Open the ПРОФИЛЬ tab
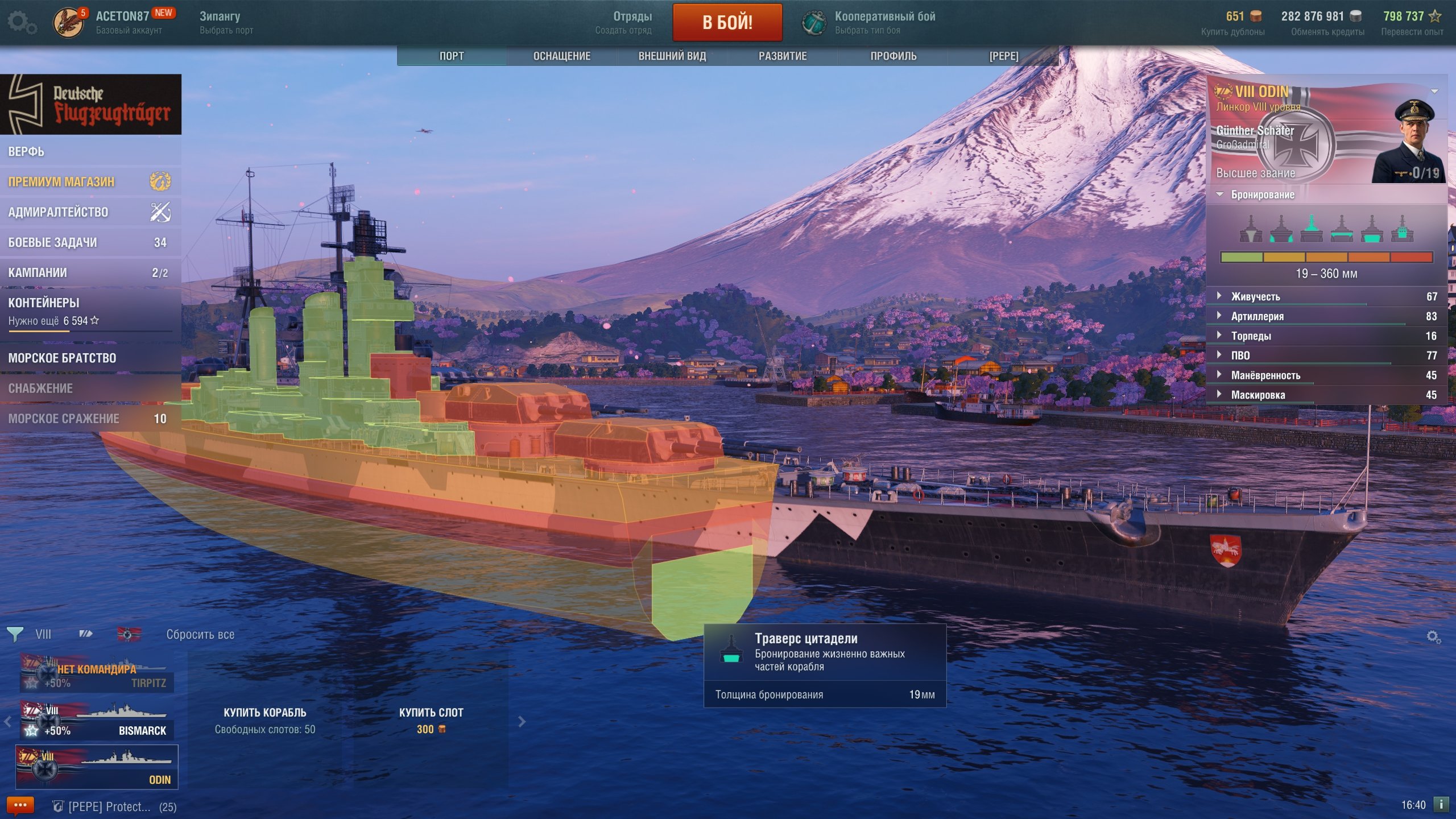The height and width of the screenshot is (819, 1456). 893,56
